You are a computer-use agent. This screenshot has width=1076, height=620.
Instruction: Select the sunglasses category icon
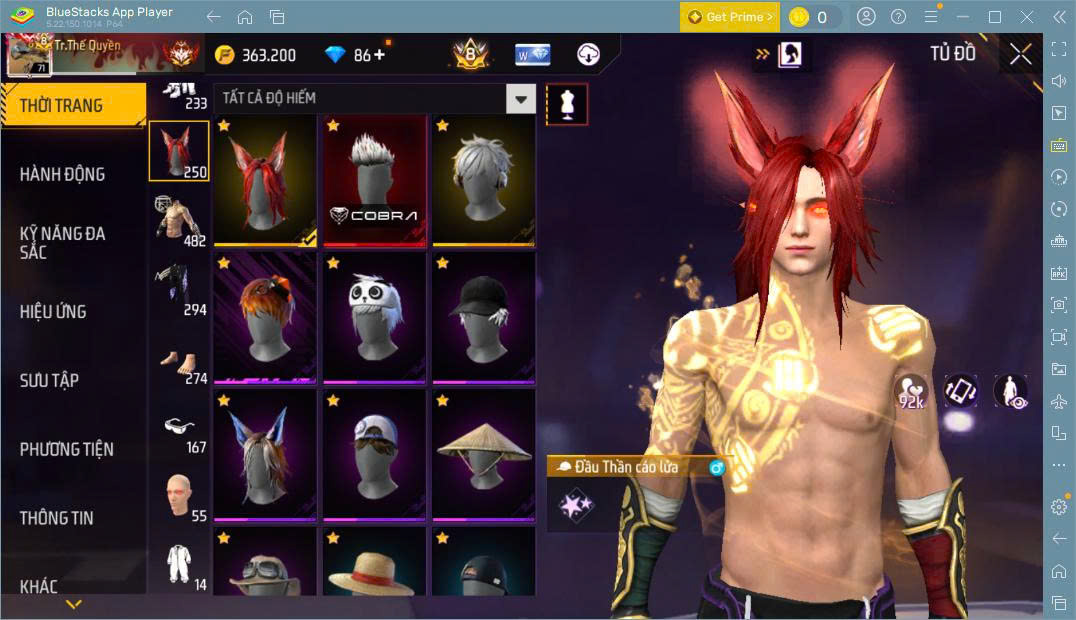coord(179,428)
